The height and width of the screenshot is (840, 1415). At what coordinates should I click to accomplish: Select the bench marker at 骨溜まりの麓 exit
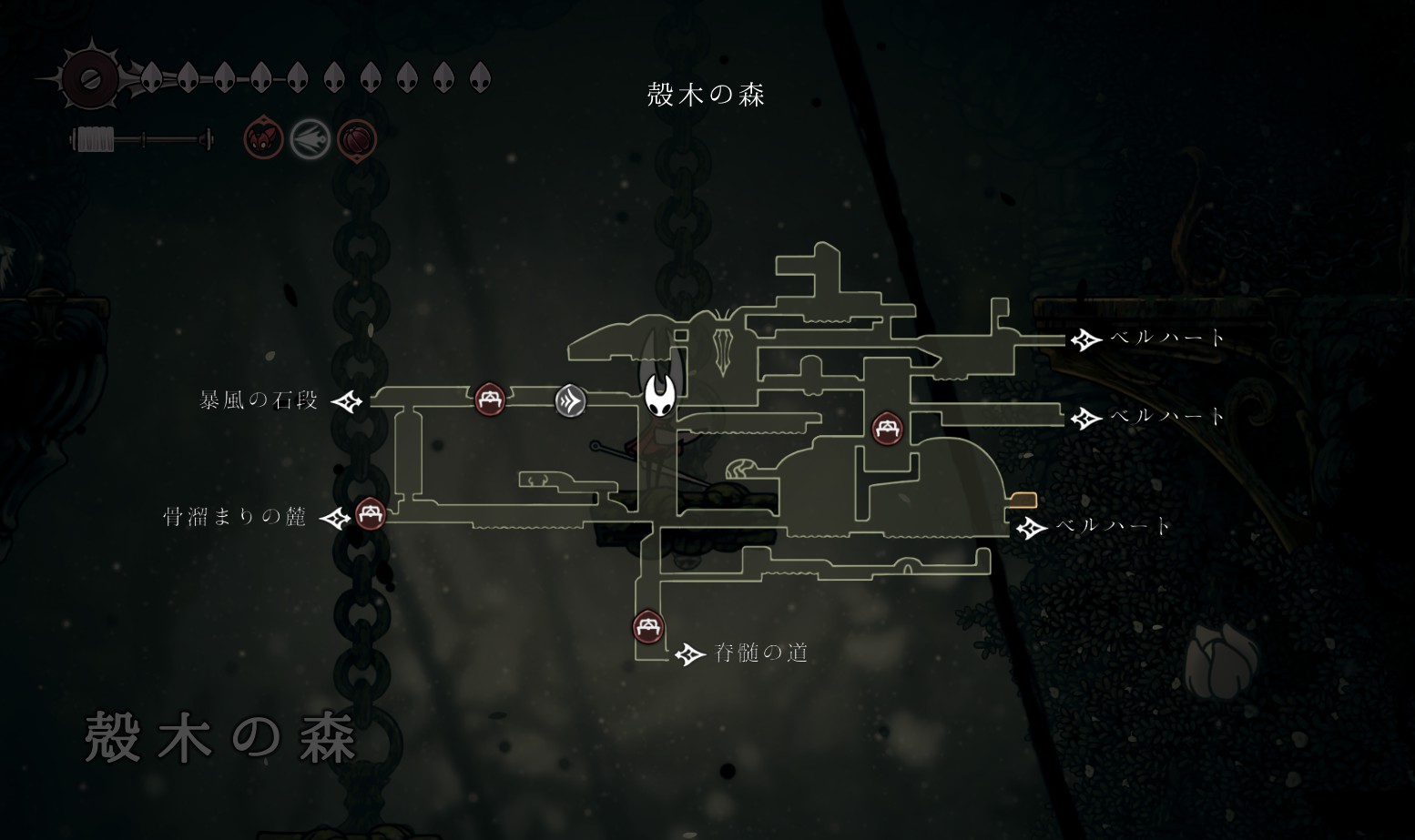[x=370, y=514]
